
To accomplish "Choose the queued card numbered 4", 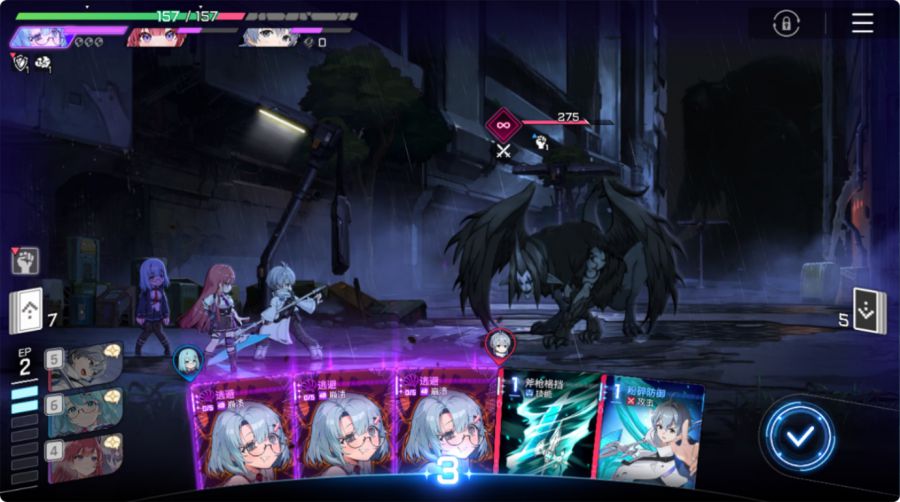I will 84,453.
